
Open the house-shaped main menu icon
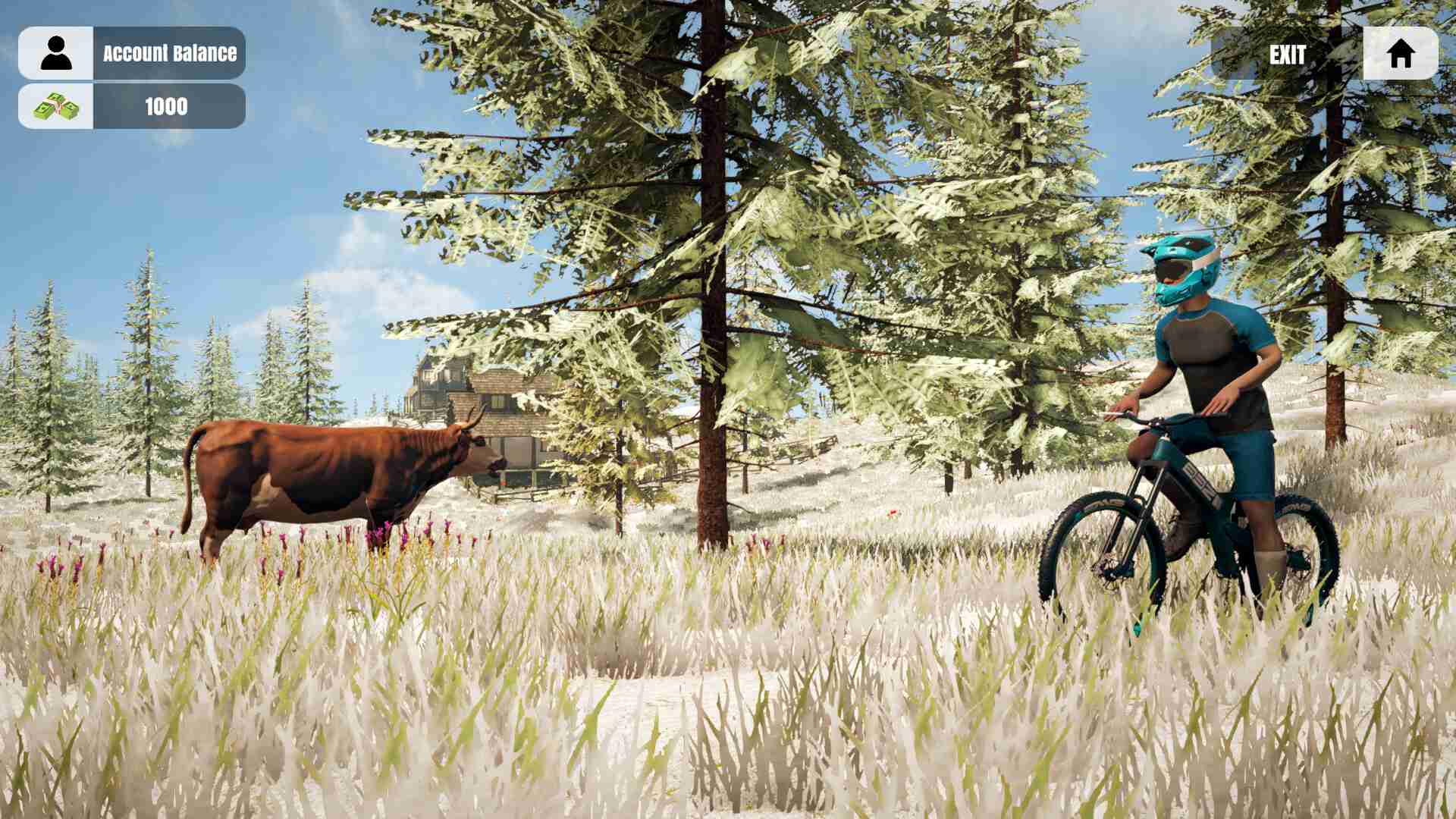click(x=1402, y=53)
